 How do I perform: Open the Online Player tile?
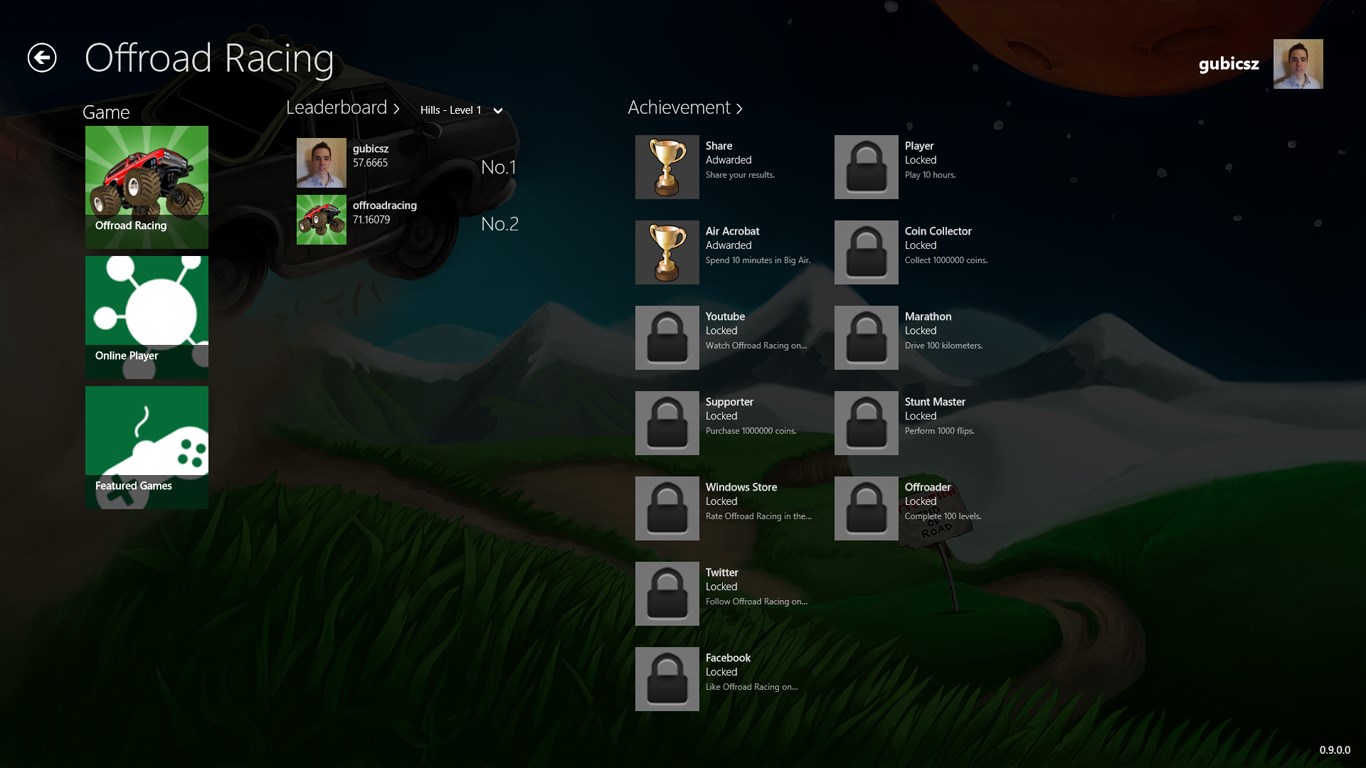(147, 316)
